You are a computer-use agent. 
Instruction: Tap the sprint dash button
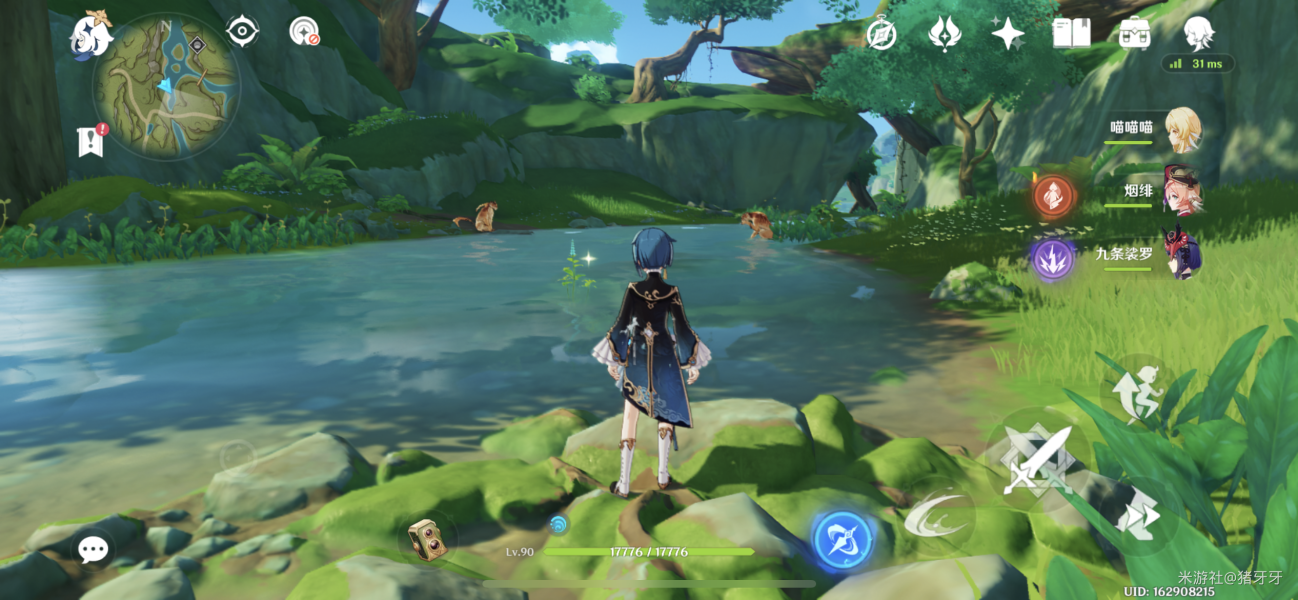1138,516
